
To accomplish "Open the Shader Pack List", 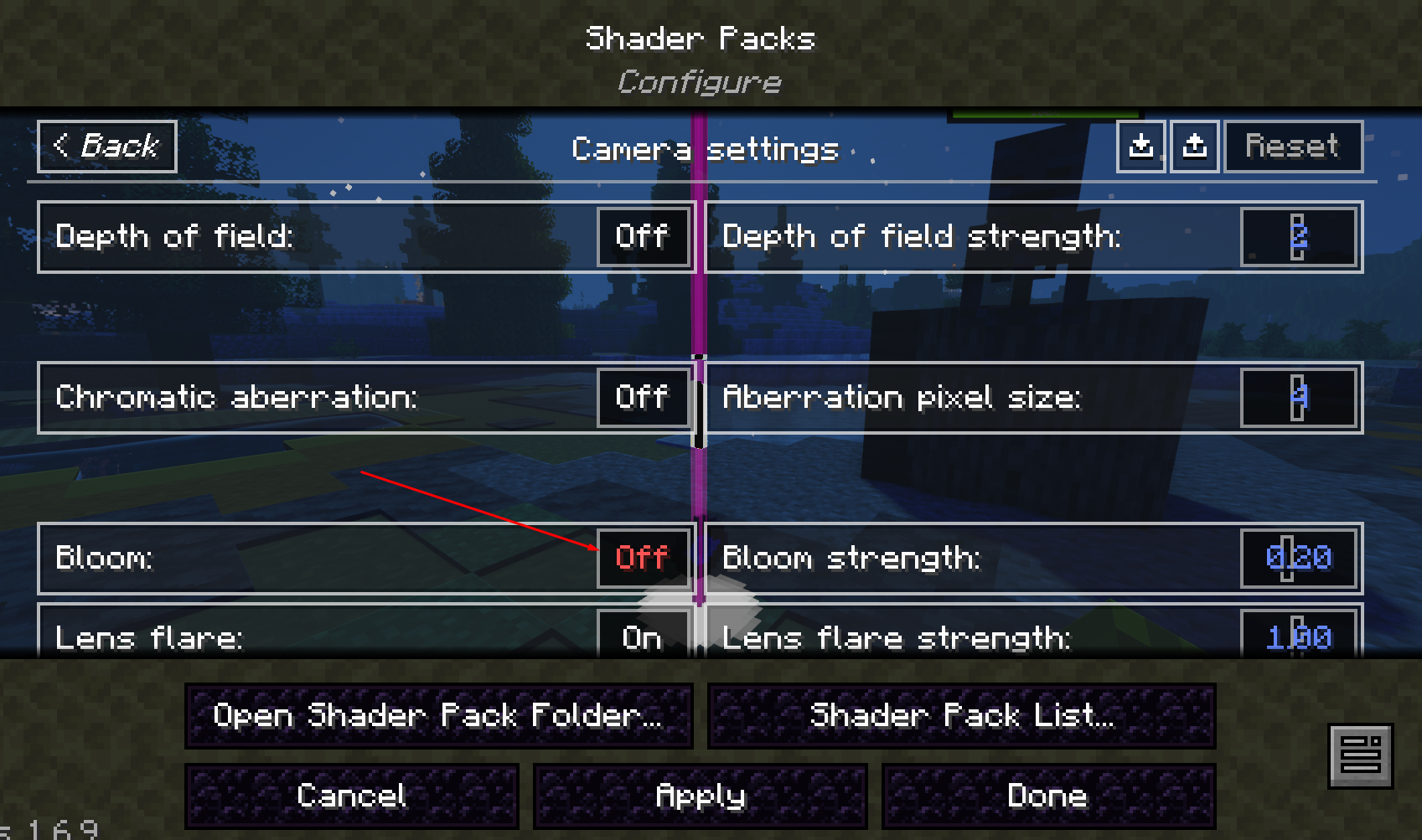I will click(962, 715).
